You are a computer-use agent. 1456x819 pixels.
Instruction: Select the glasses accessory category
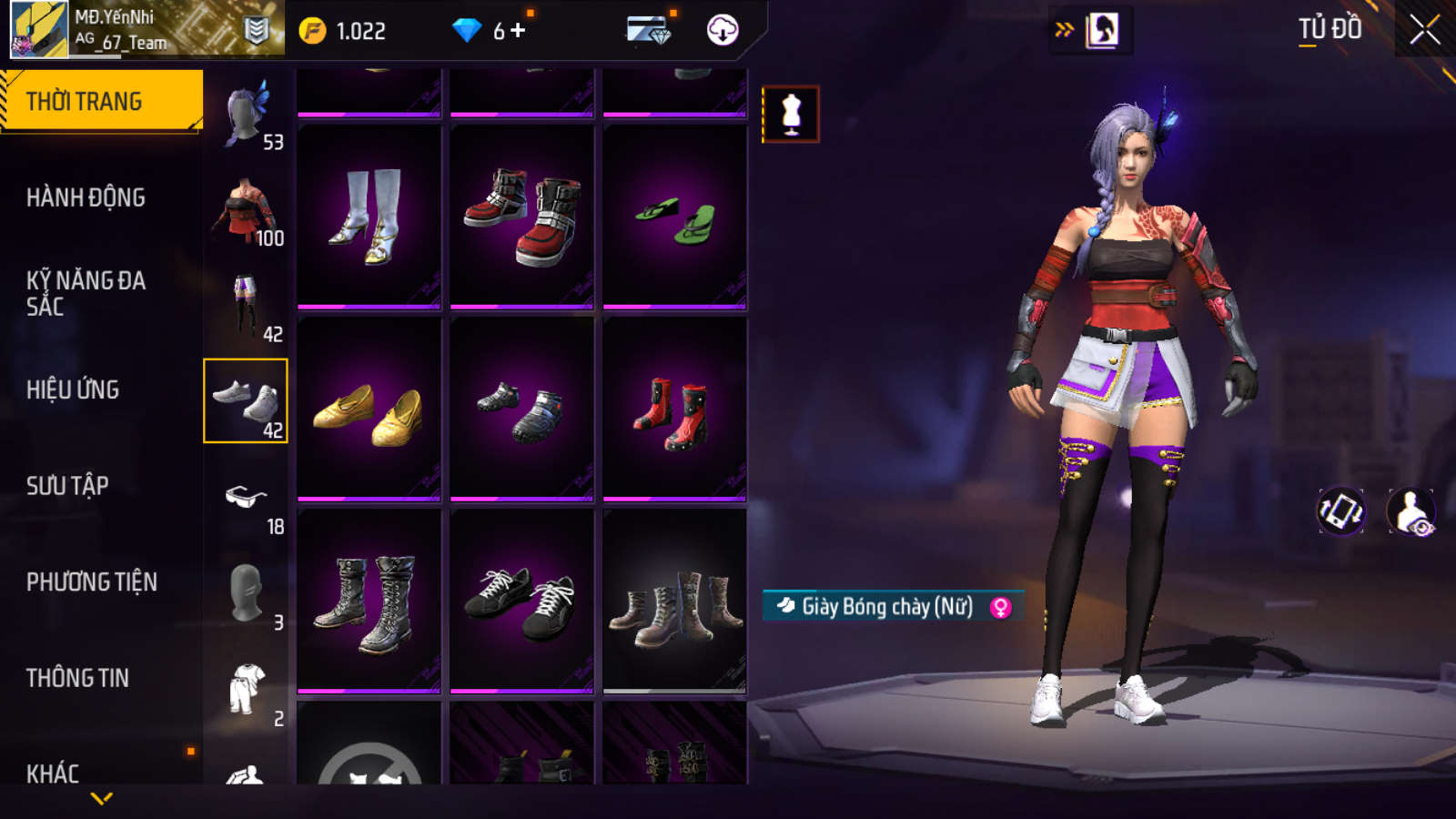click(246, 497)
